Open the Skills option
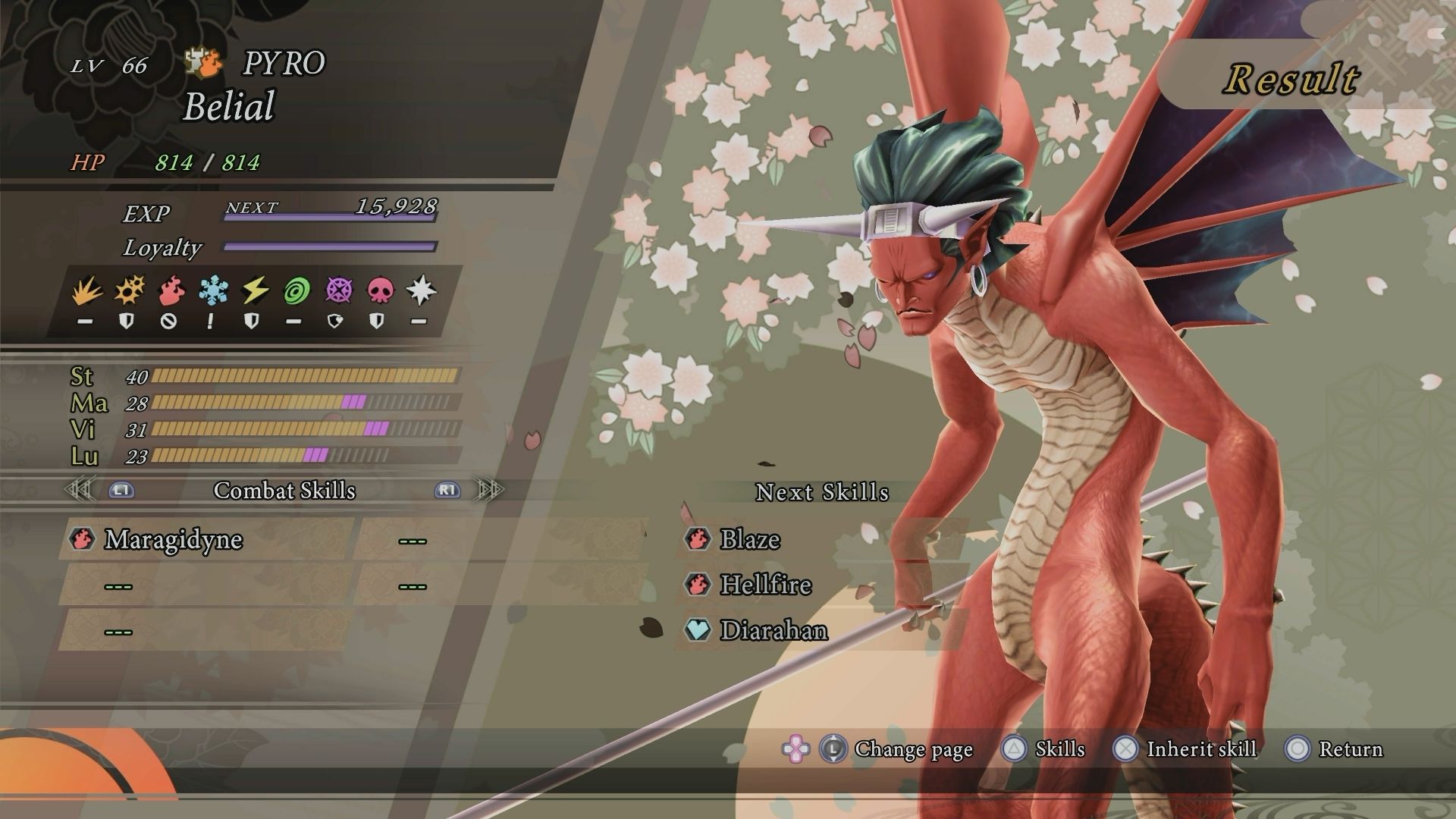The image size is (1456, 819). pyautogui.click(x=1045, y=749)
